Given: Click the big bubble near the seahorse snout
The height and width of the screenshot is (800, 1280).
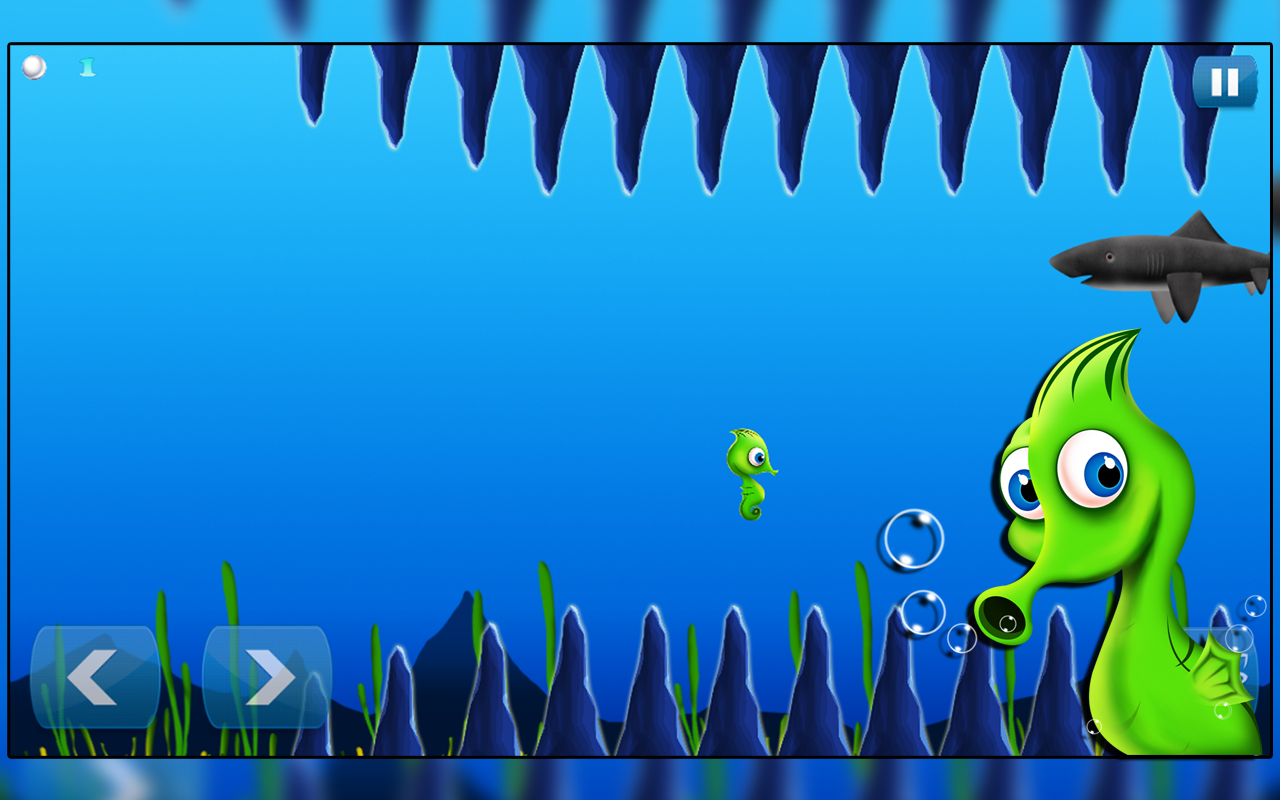Looking at the screenshot, I should coord(911,540).
